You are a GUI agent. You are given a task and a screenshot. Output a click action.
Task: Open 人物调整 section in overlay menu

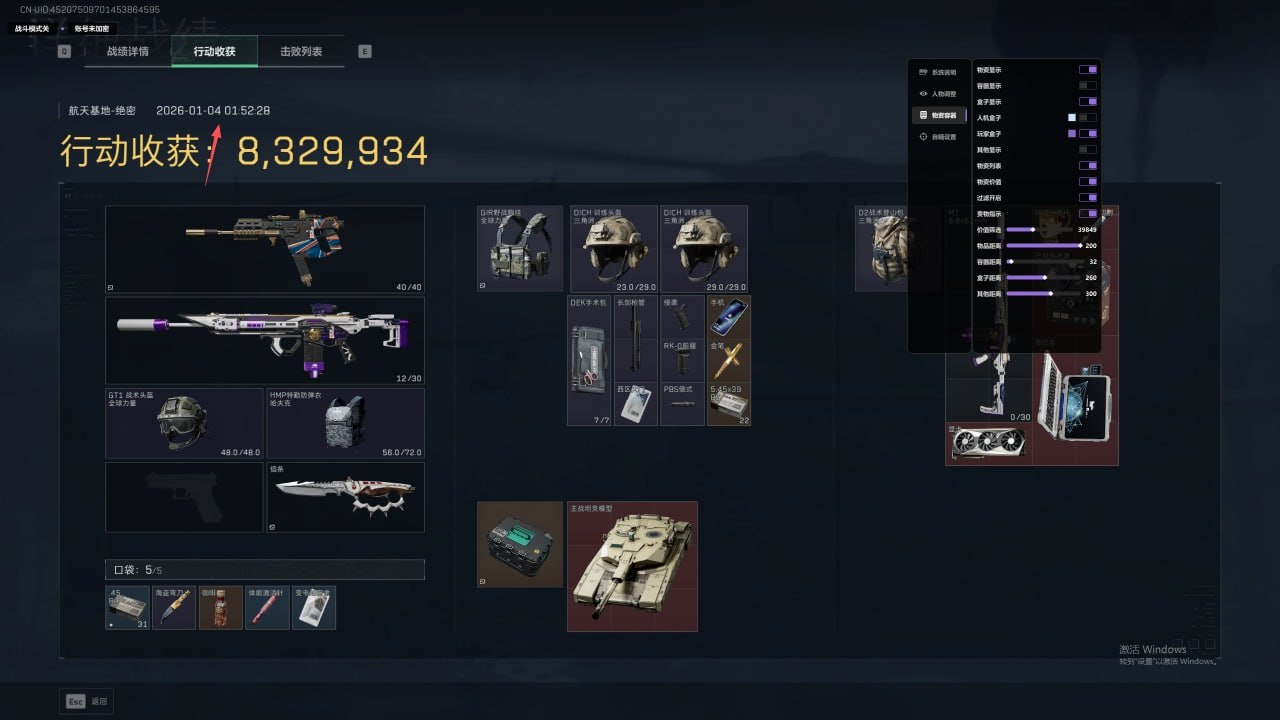(938, 93)
